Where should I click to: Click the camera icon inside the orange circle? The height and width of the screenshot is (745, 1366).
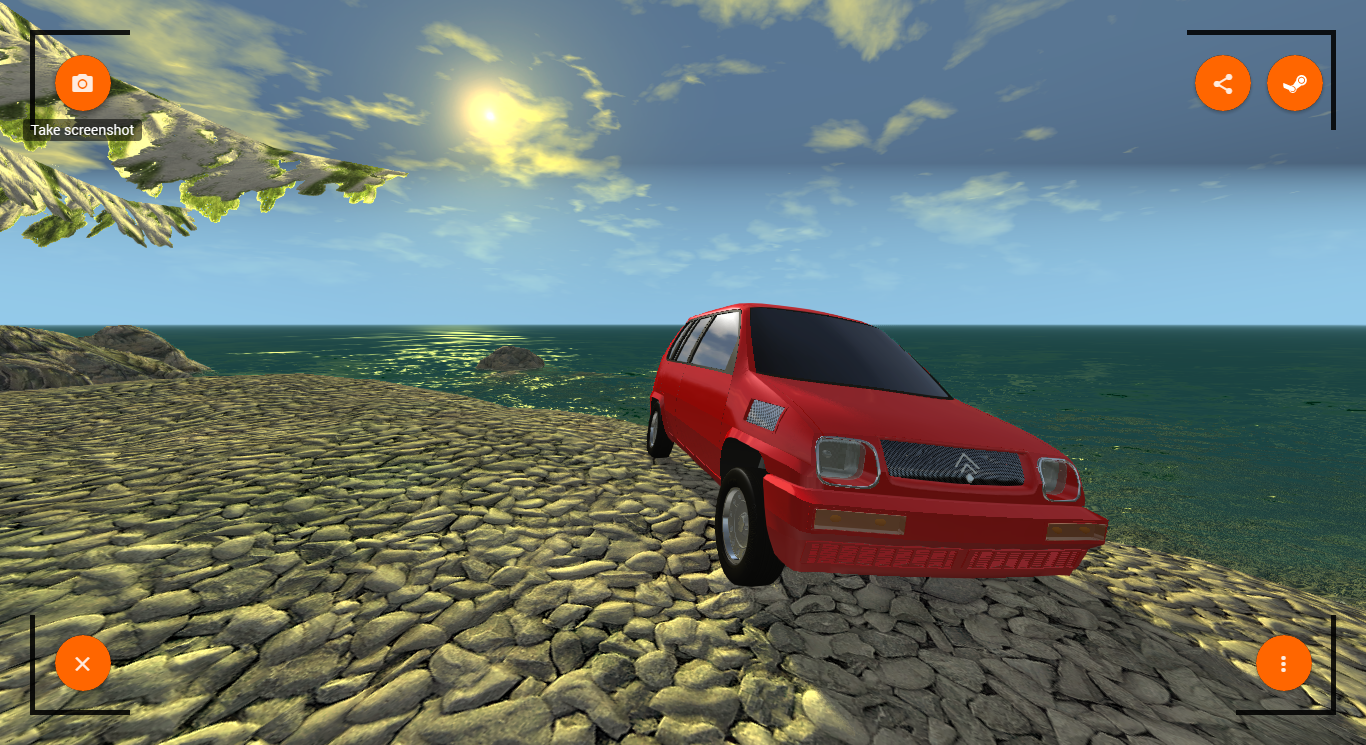click(x=83, y=83)
